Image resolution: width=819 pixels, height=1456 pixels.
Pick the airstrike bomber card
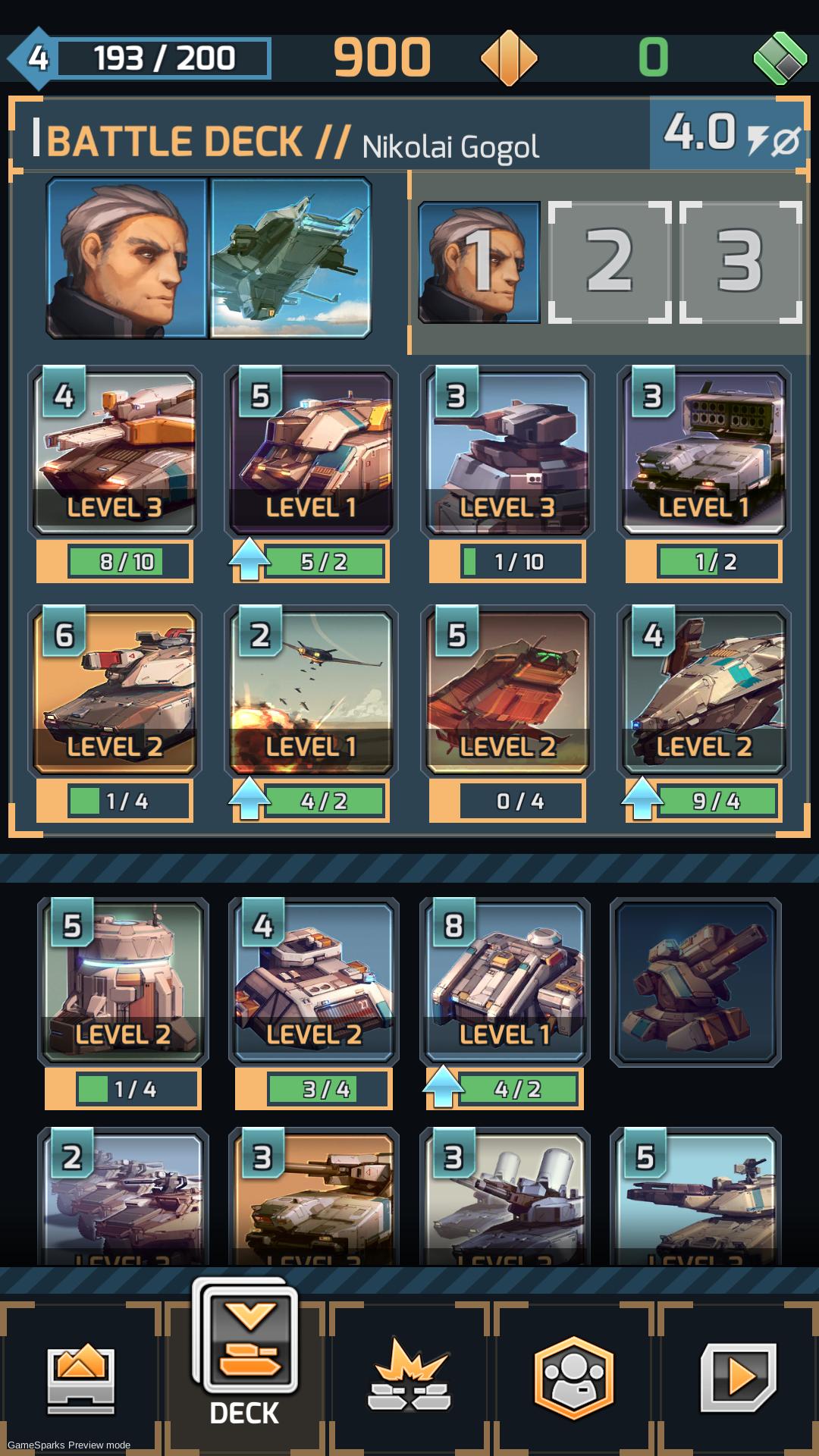(311, 691)
